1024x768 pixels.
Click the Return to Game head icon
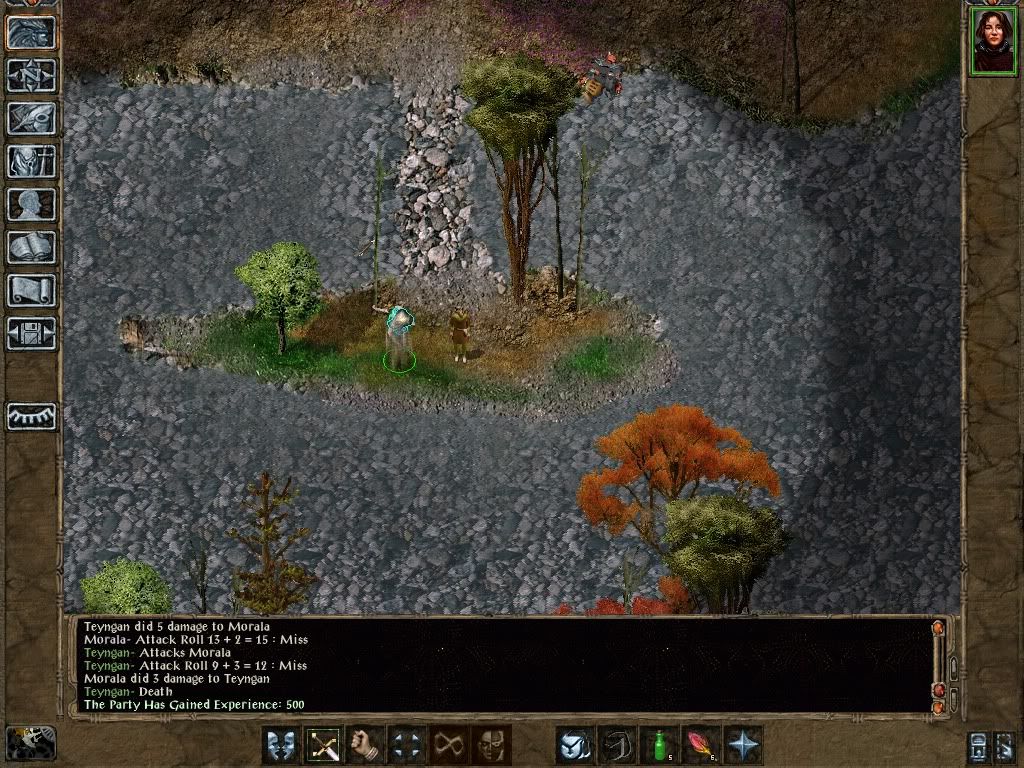click(31, 30)
